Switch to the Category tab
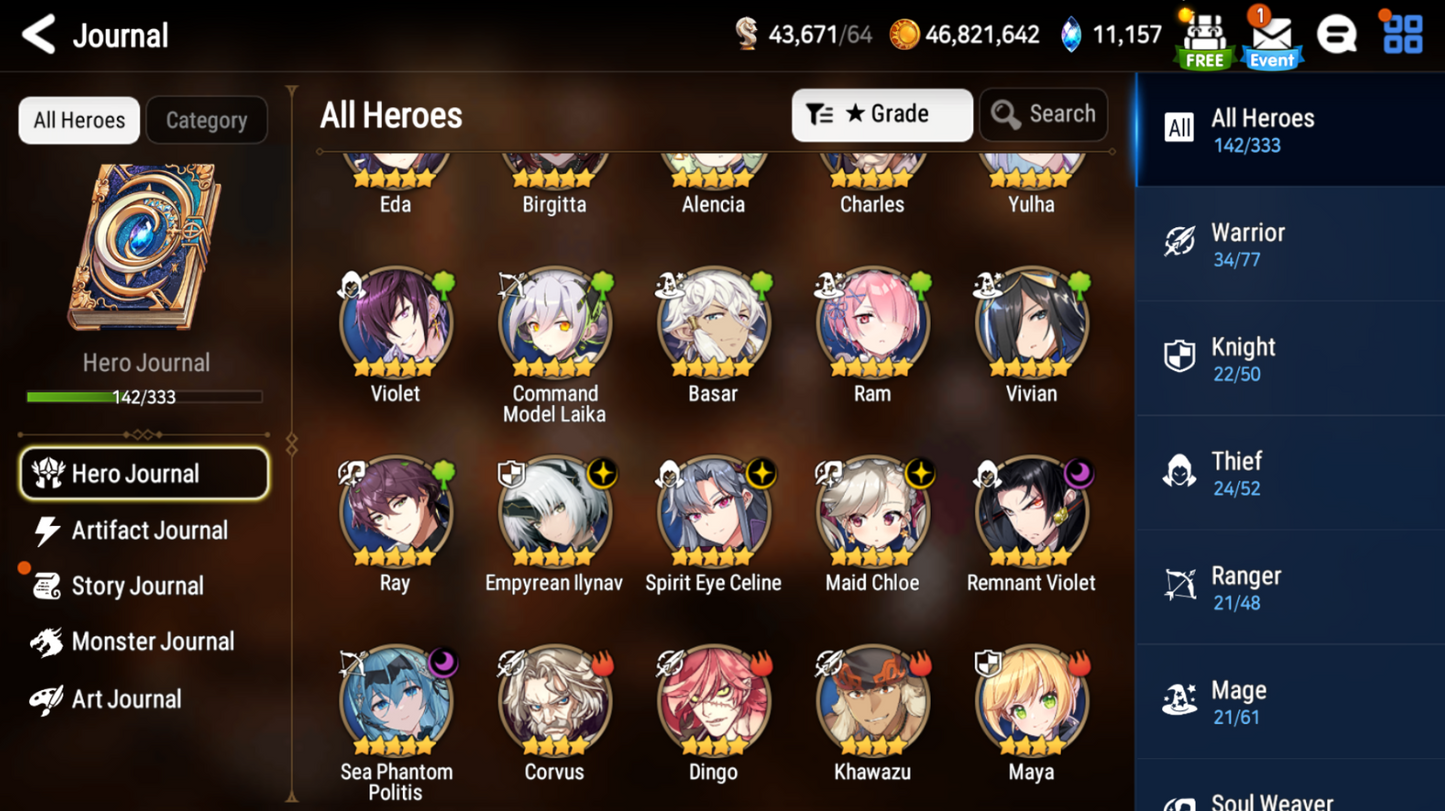The image size is (1445, 811). [x=206, y=120]
